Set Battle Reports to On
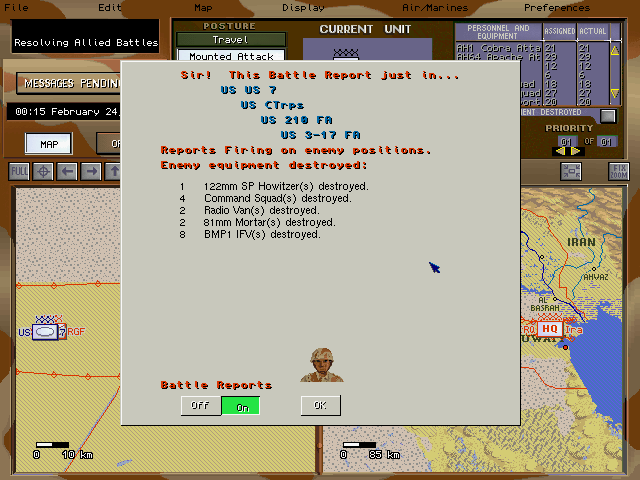Screen dimensions: 640x480 coord(241,405)
